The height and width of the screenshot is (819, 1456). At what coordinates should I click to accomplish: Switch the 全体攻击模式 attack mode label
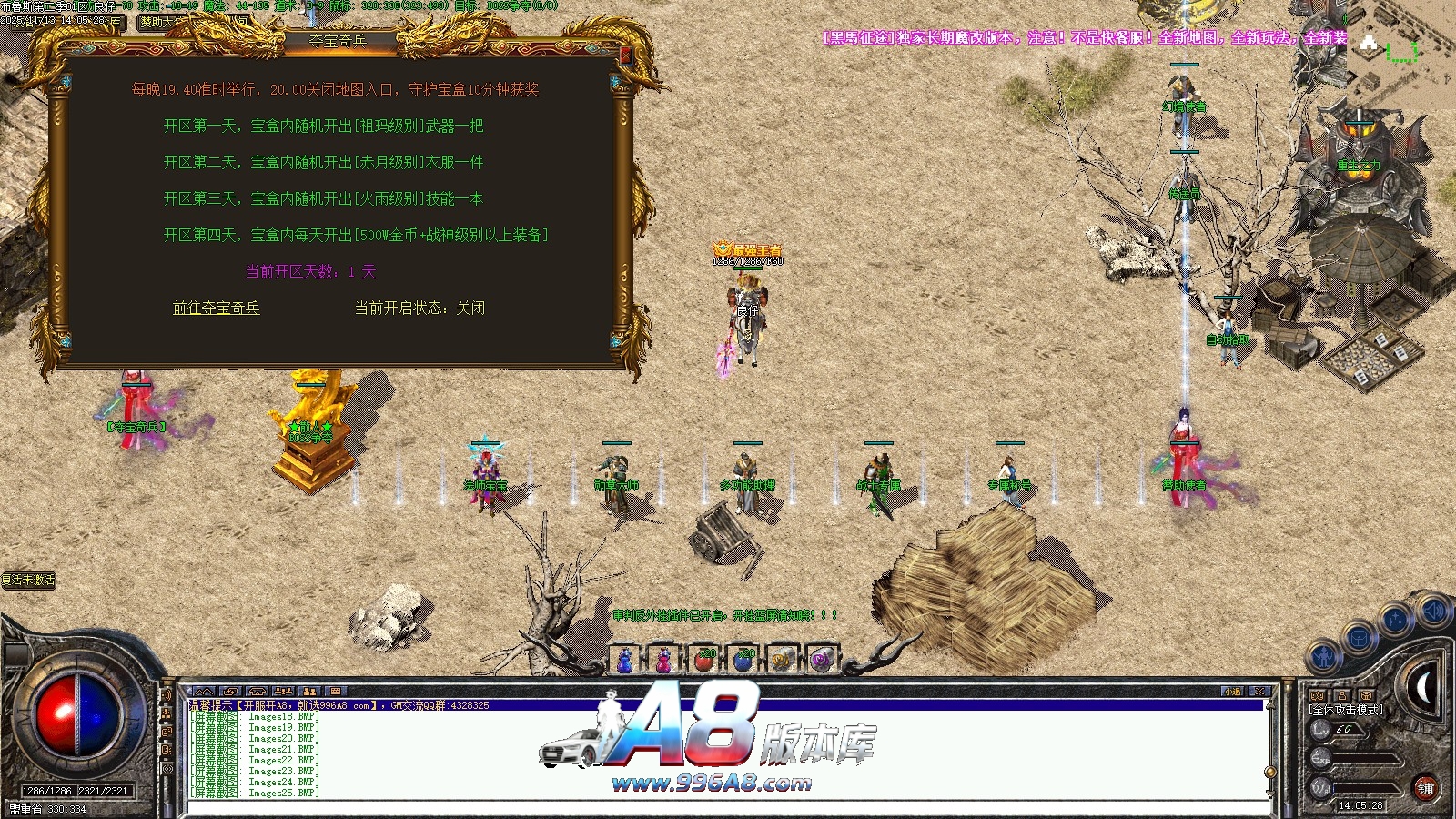tap(1346, 710)
